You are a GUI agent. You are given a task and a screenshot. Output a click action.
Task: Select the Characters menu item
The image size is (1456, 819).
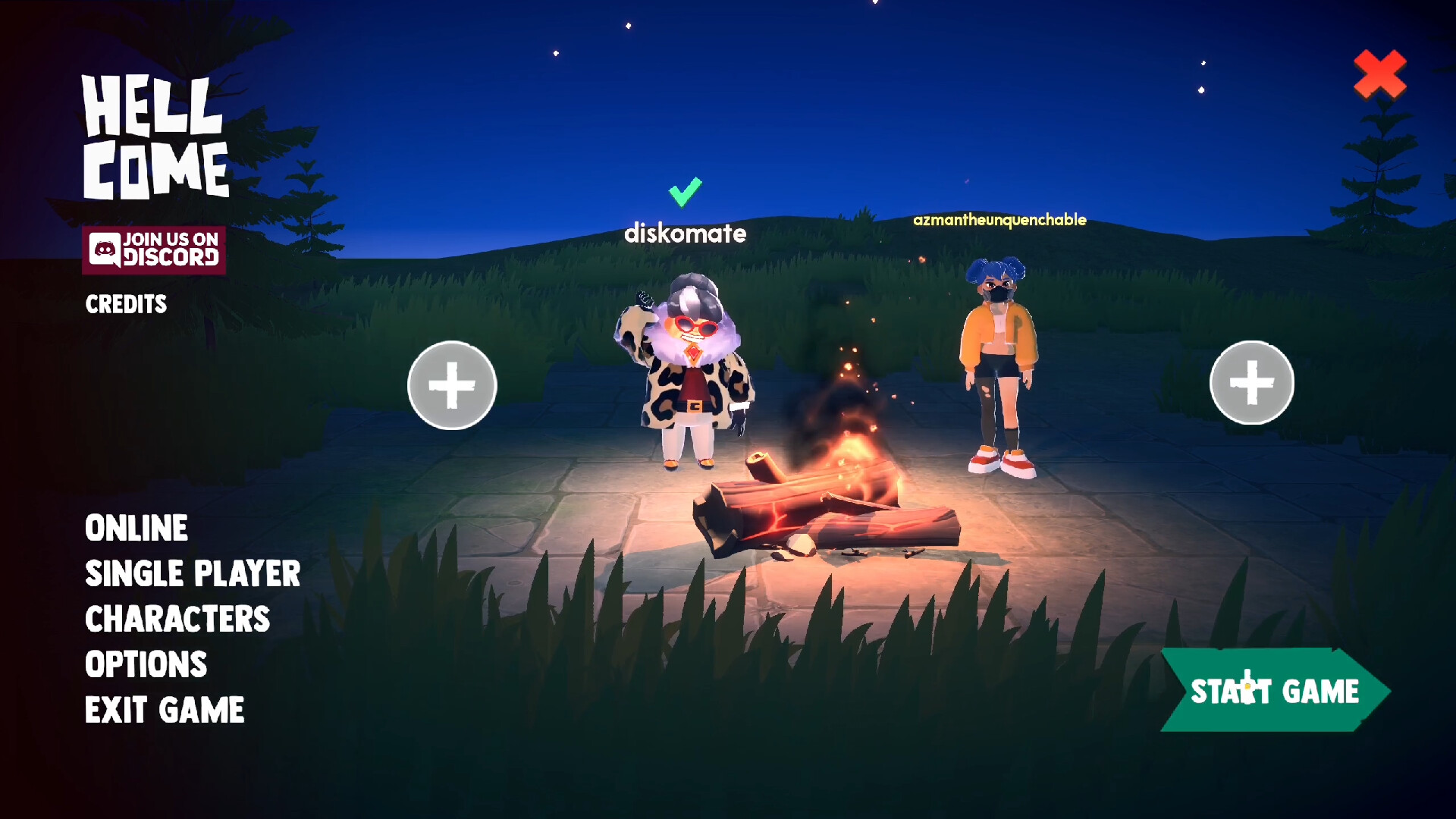click(177, 620)
